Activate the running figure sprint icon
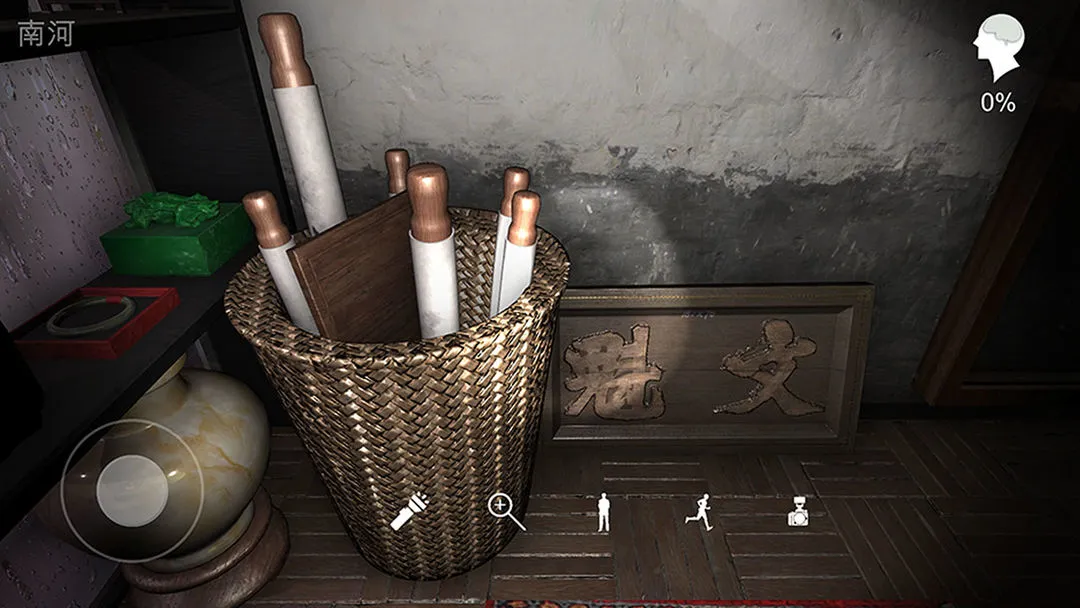The width and height of the screenshot is (1080, 608). coord(699,511)
